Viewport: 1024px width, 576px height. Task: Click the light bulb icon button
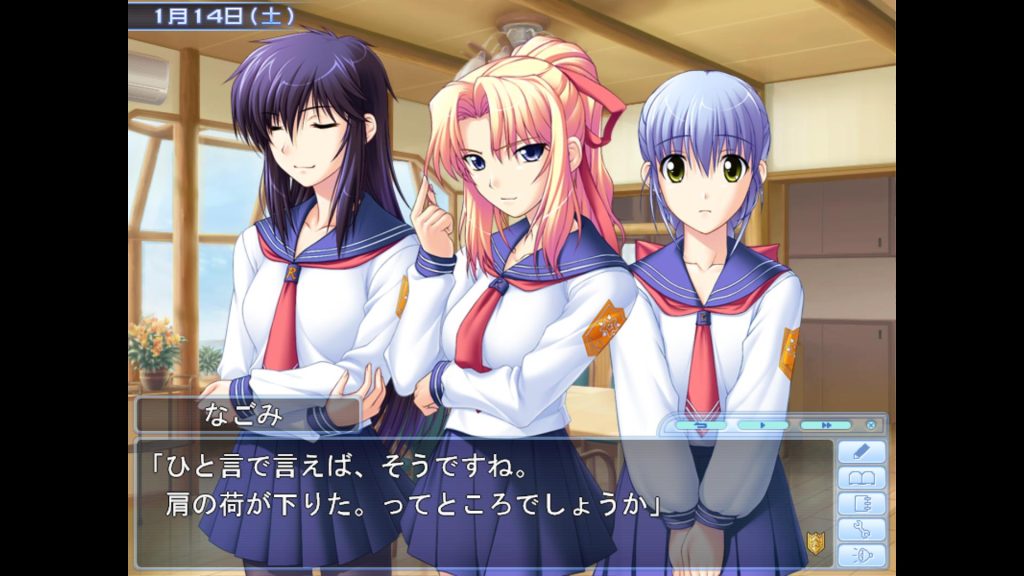pos(861,555)
